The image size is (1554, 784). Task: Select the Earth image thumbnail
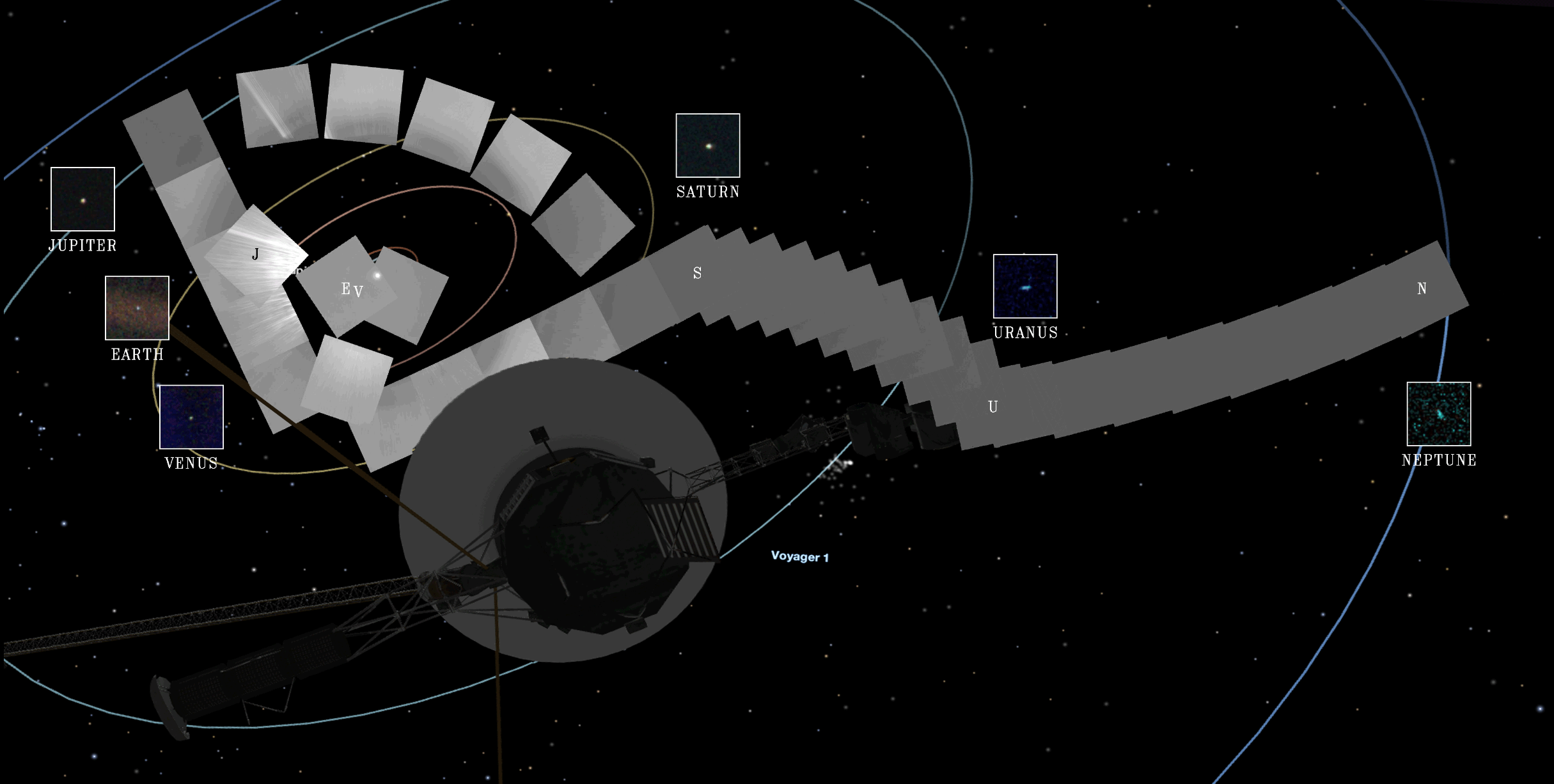click(x=137, y=308)
